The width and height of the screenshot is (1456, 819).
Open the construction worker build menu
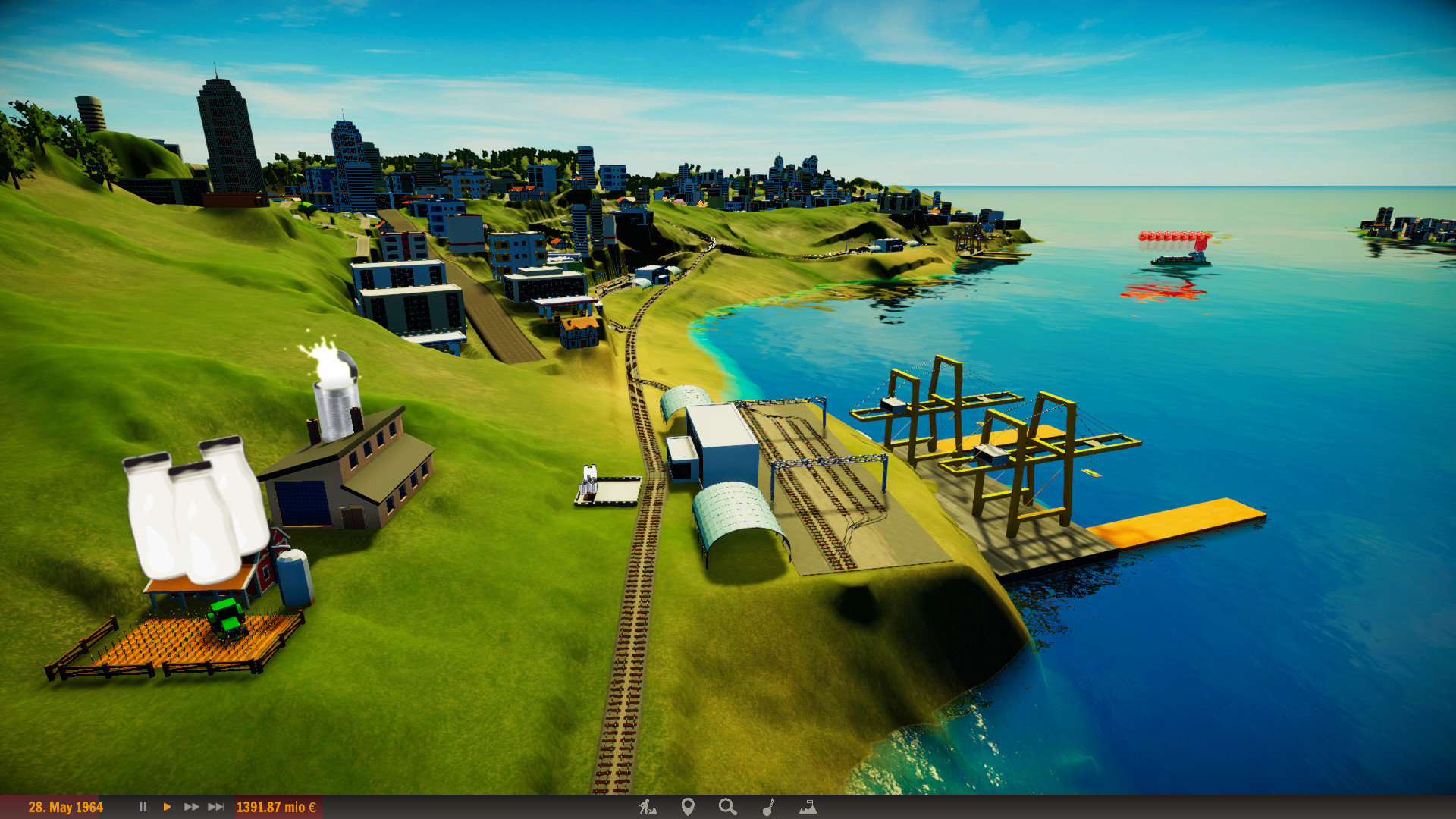647,807
